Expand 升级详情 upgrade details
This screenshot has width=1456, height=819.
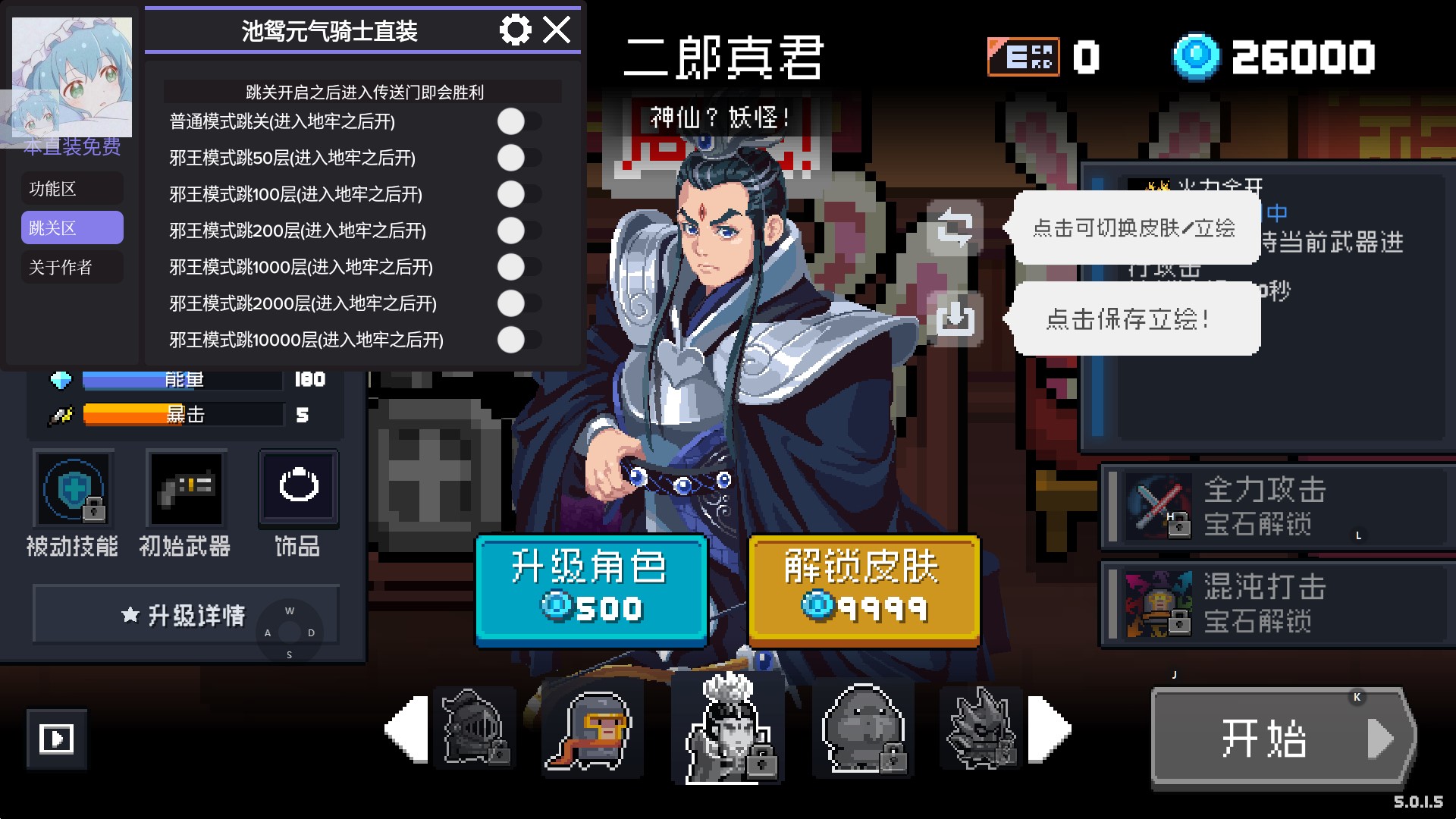tap(184, 615)
